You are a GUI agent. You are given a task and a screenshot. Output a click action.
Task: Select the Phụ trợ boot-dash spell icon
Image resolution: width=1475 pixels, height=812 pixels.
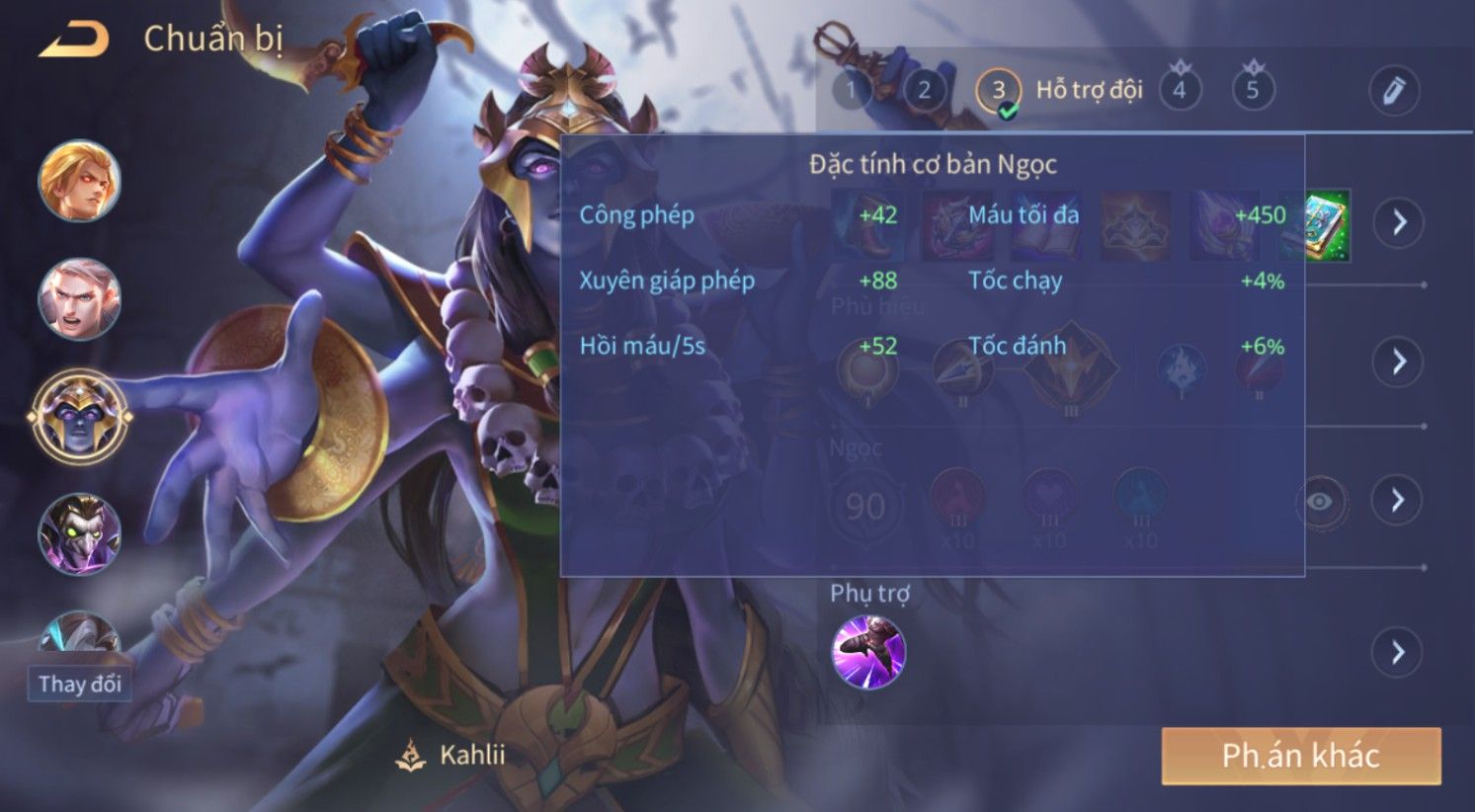(x=868, y=652)
